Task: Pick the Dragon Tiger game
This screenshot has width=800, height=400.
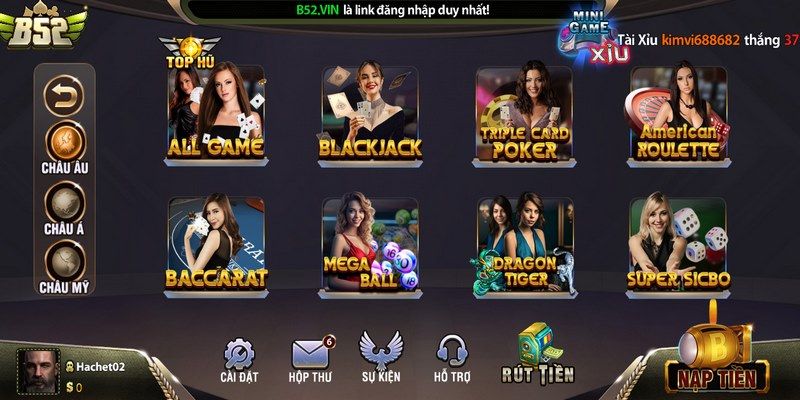Action: coord(524,245)
